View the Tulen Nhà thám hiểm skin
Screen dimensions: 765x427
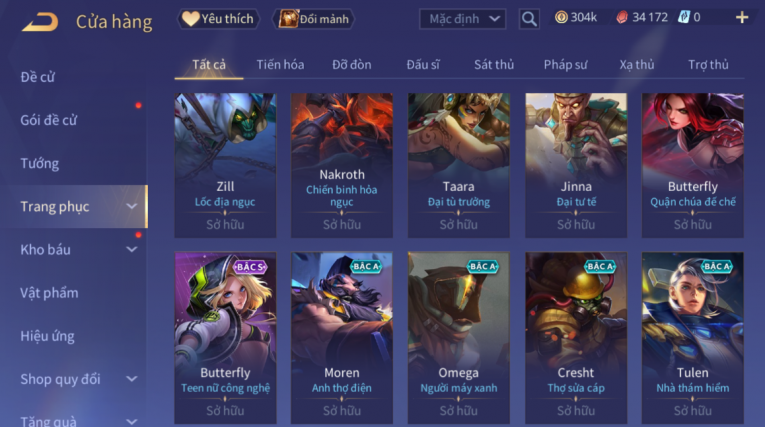(692, 337)
